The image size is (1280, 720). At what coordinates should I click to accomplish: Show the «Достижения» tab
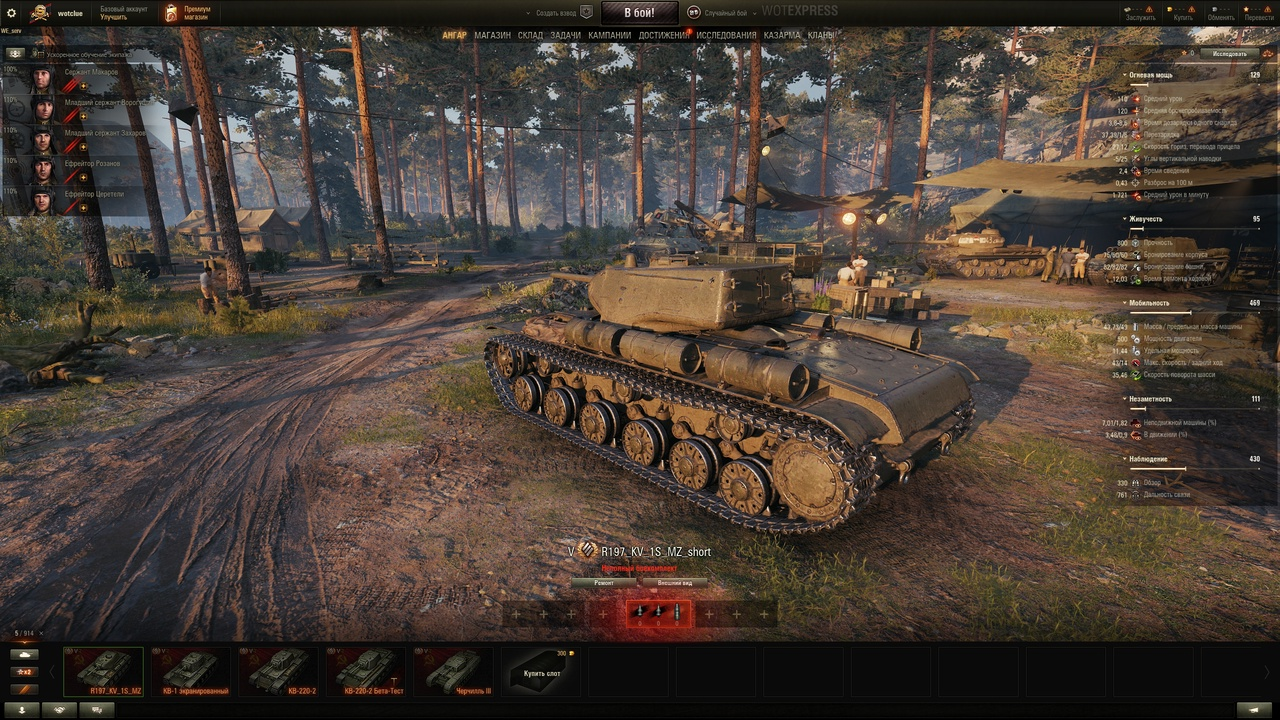click(x=662, y=35)
